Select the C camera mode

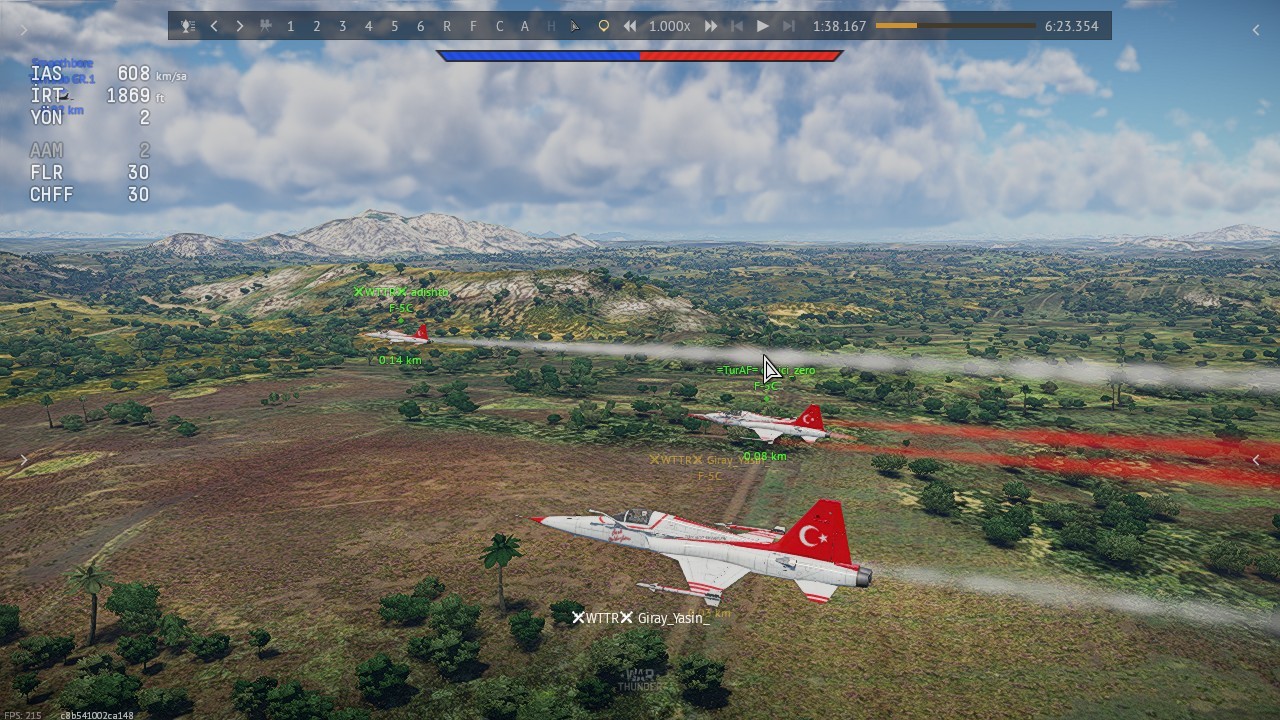point(499,26)
